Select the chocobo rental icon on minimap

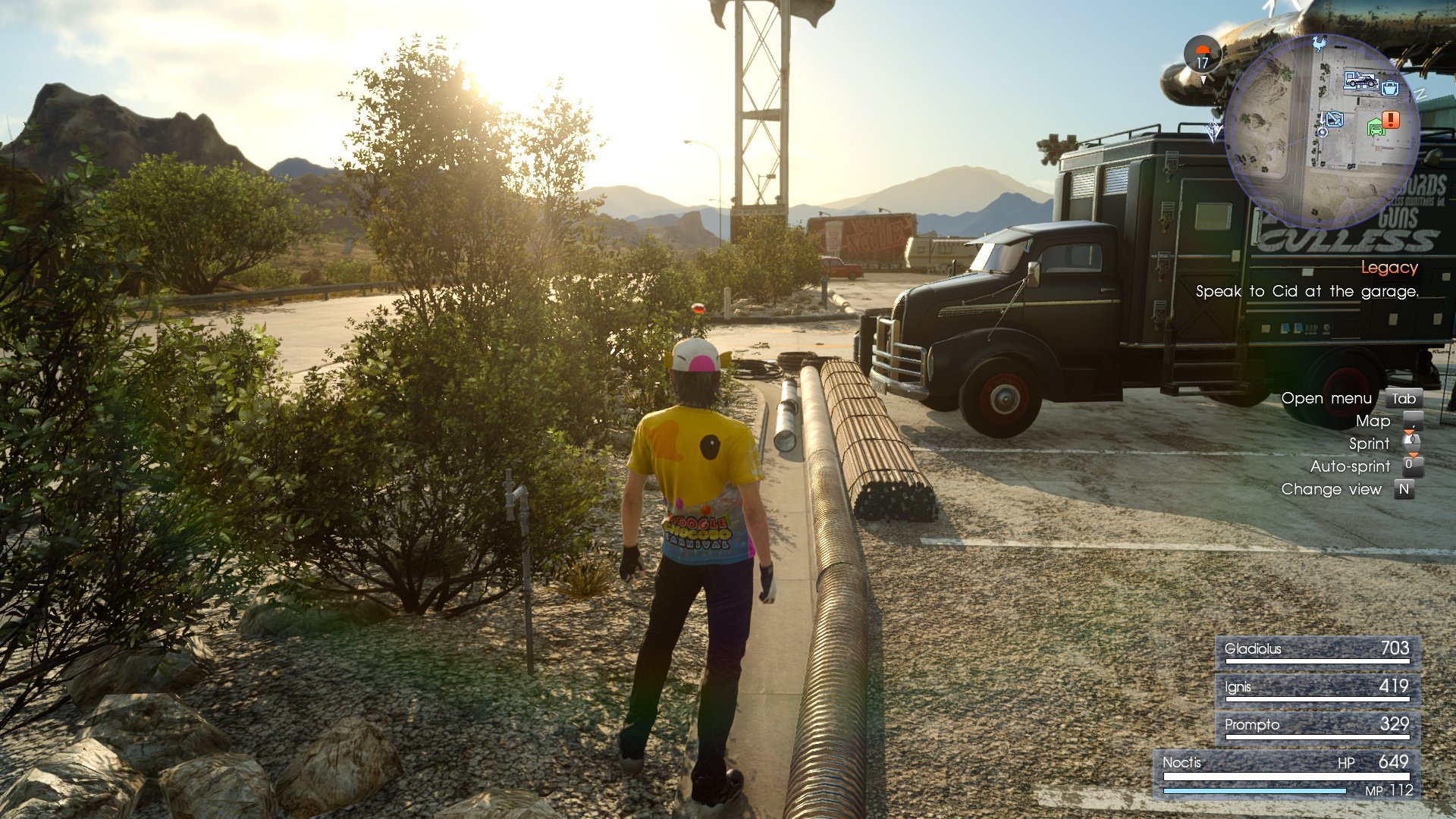[1319, 45]
